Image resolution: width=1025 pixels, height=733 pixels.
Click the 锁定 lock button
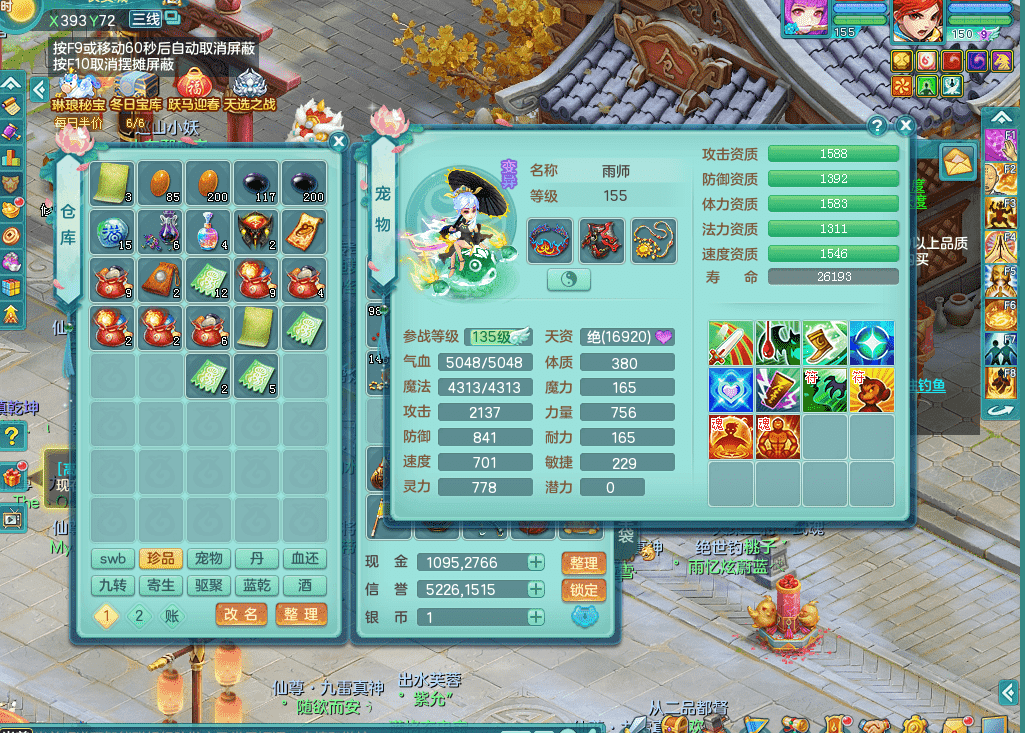pos(584,590)
